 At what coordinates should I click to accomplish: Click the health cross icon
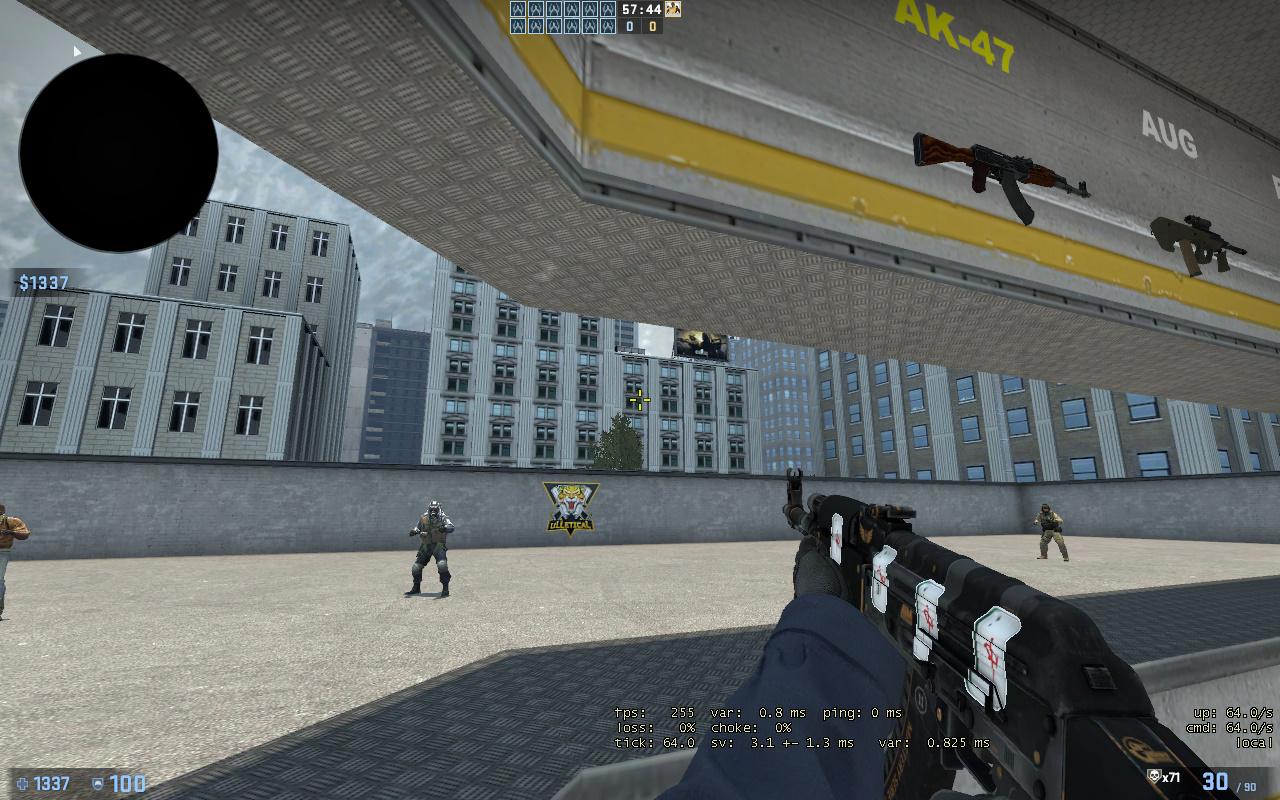22,783
